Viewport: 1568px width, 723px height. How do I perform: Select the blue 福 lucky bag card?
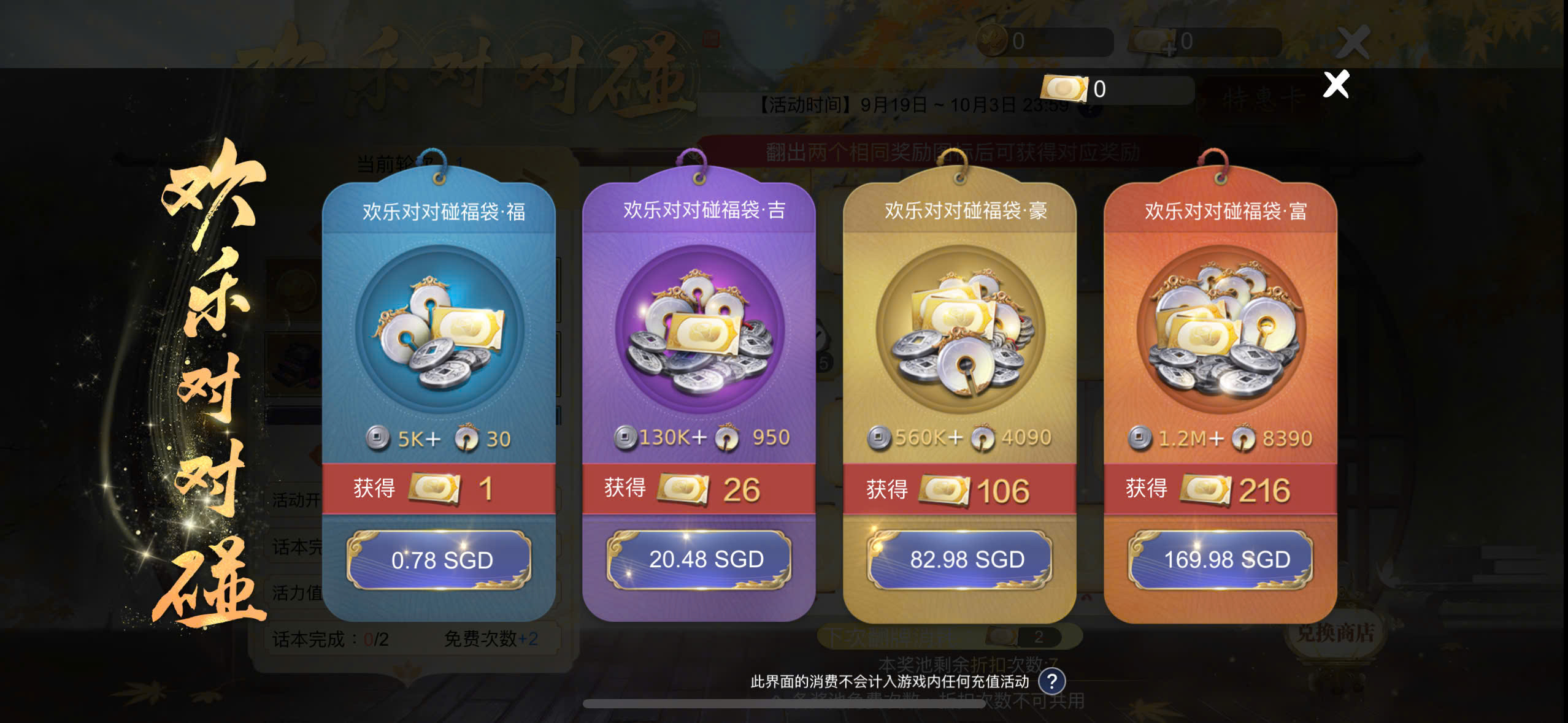pyautogui.click(x=439, y=331)
